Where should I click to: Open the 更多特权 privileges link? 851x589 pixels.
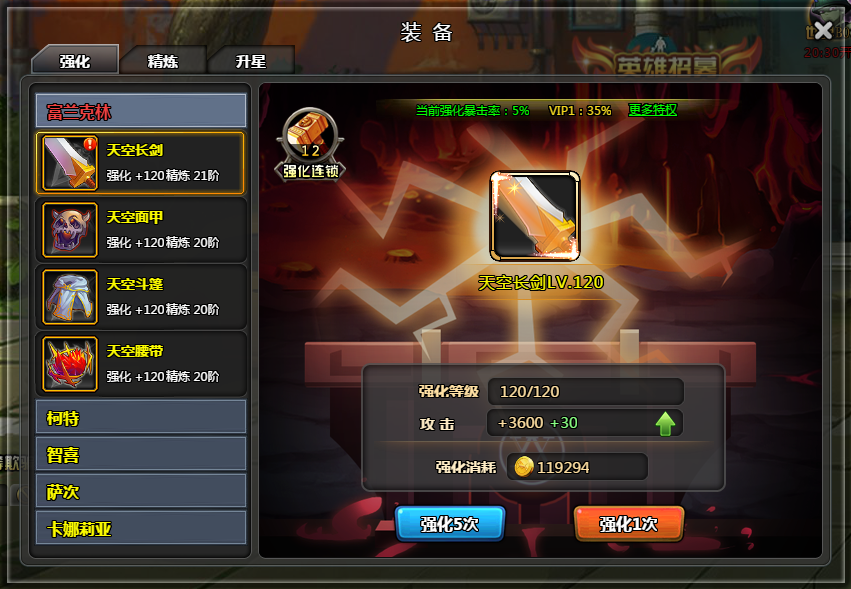pyautogui.click(x=652, y=110)
